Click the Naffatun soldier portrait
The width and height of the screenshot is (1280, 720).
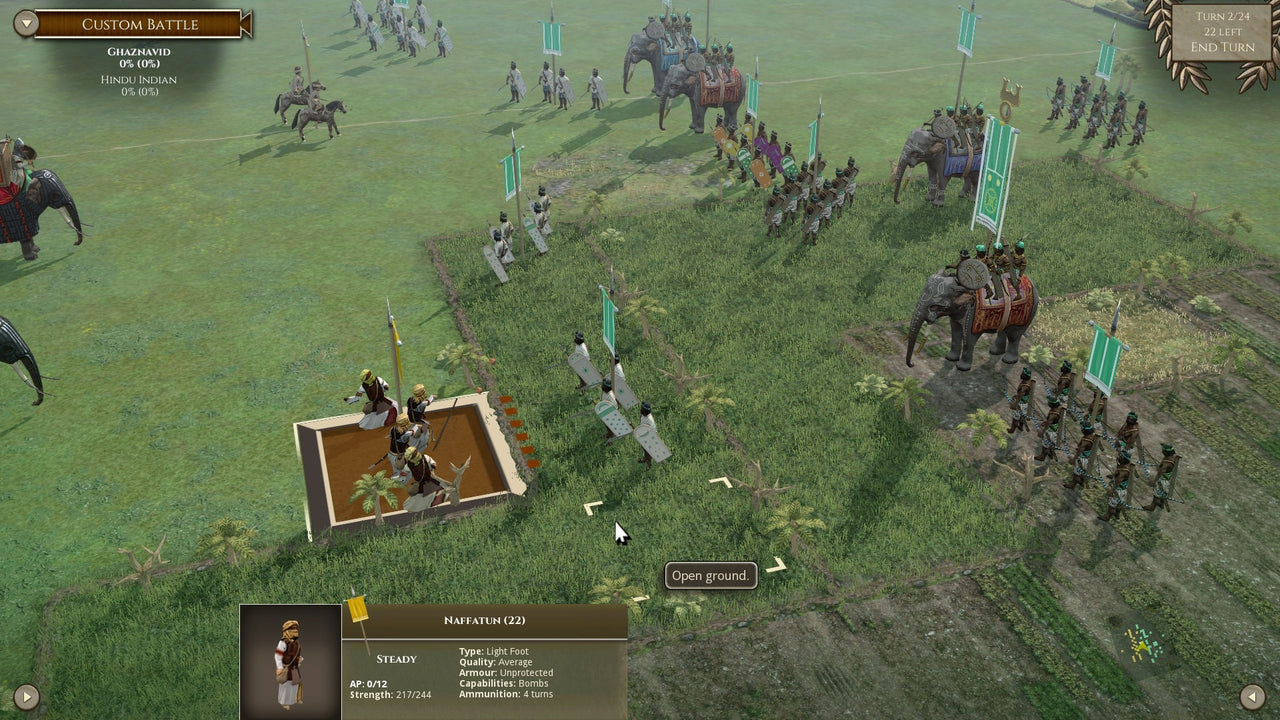[x=288, y=660]
